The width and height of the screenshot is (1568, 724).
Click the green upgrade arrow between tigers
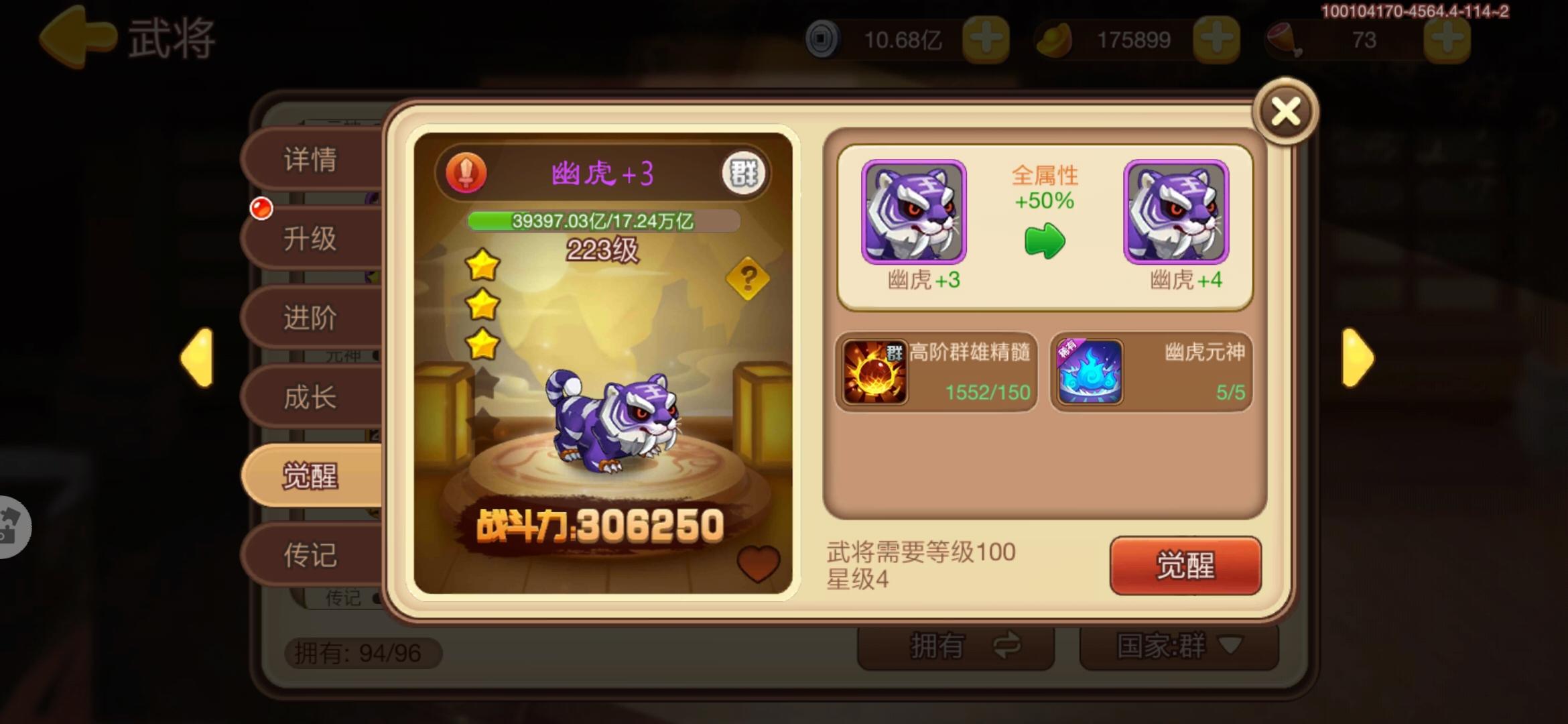point(1045,241)
